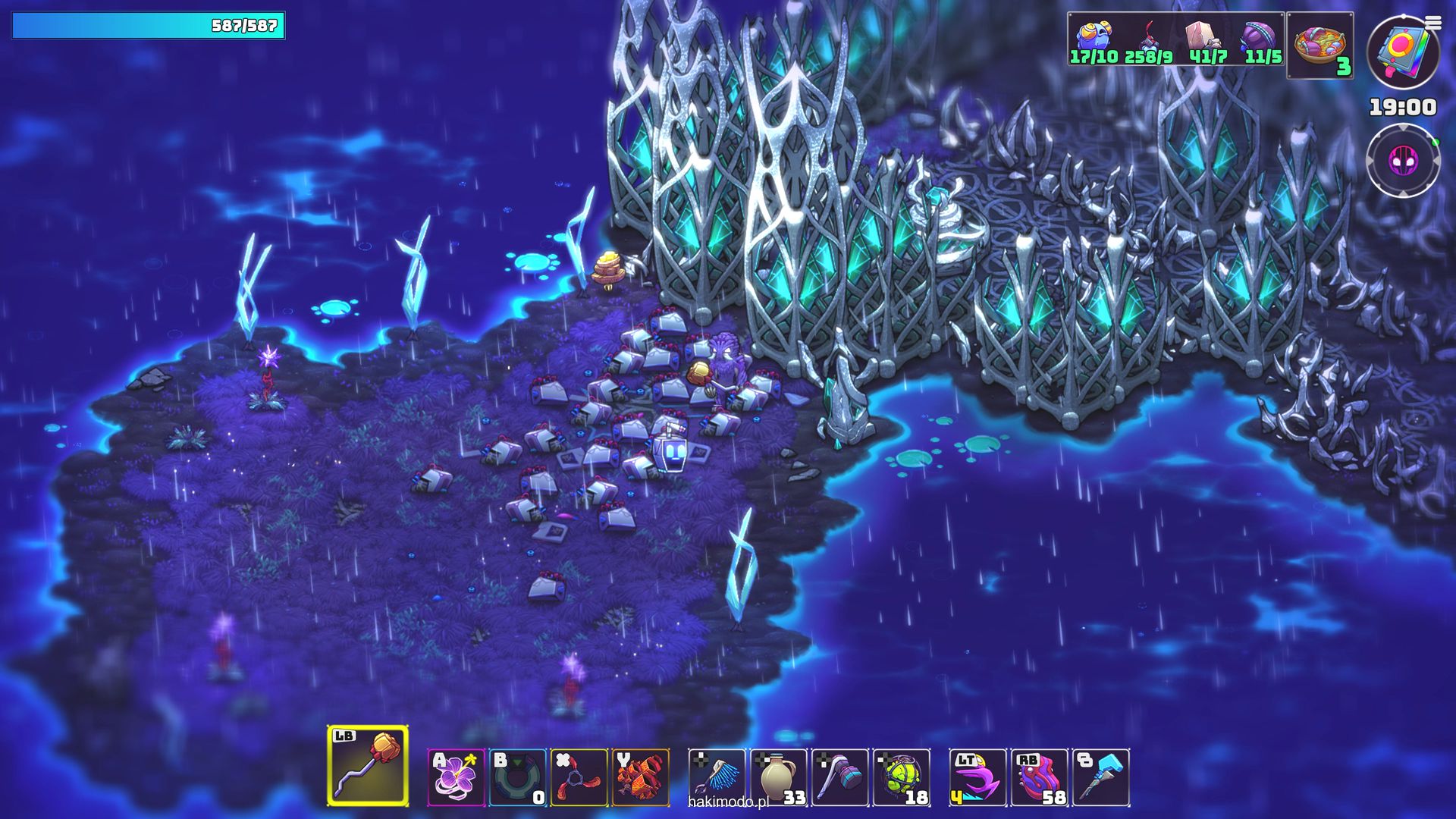Click the pale stone block resource icon

point(1202,36)
